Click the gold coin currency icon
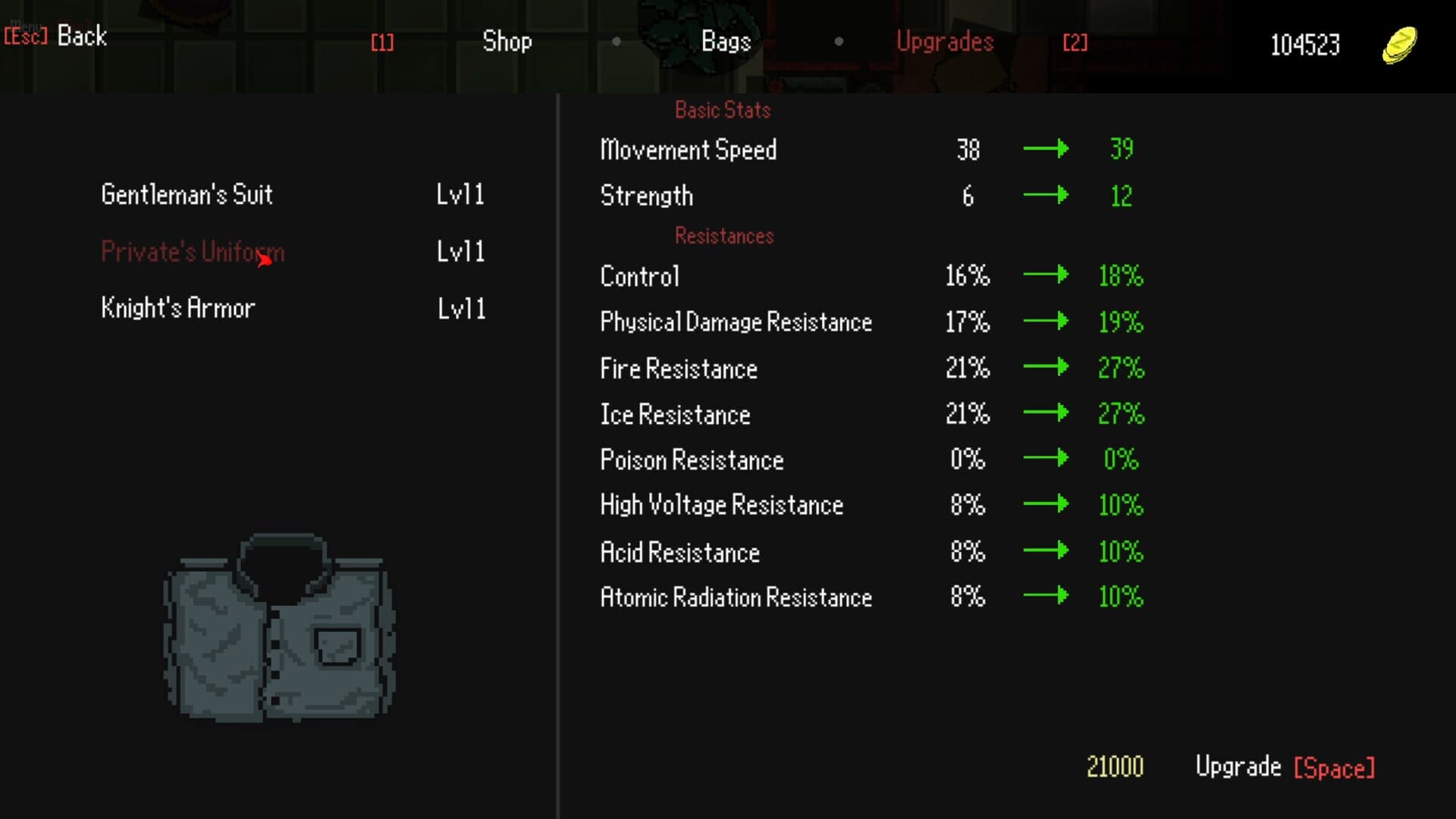 (1399, 44)
